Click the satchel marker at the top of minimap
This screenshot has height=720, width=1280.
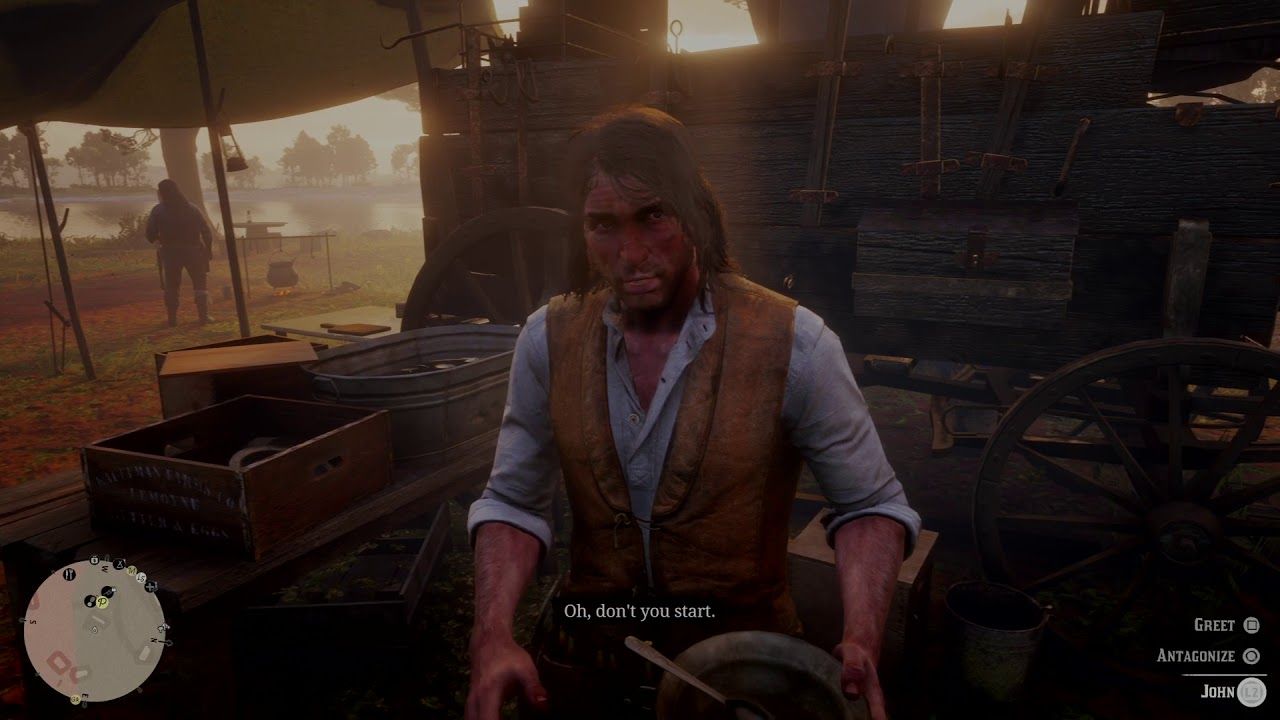click(94, 559)
